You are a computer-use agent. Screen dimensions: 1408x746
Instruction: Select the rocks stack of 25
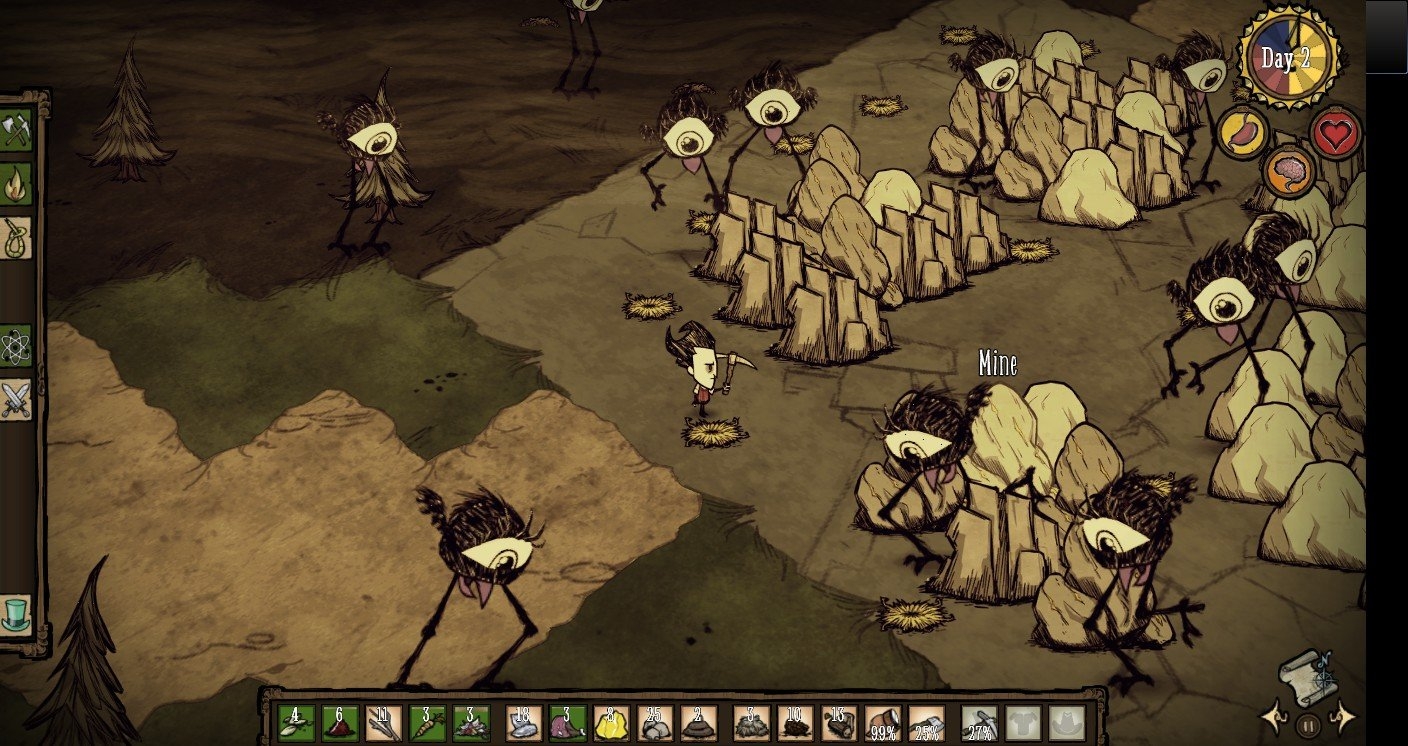coord(655,723)
